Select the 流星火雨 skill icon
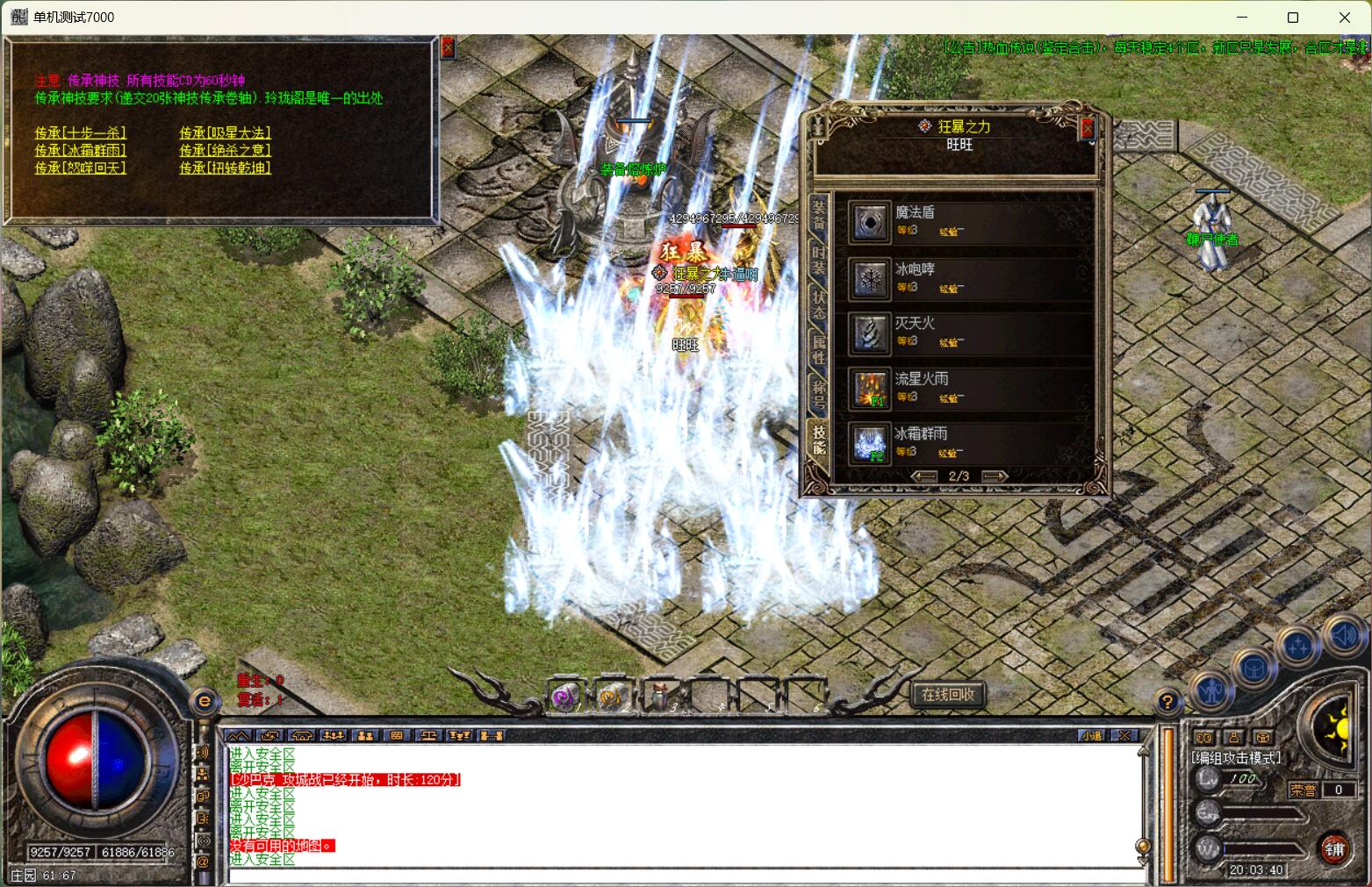 [870, 389]
